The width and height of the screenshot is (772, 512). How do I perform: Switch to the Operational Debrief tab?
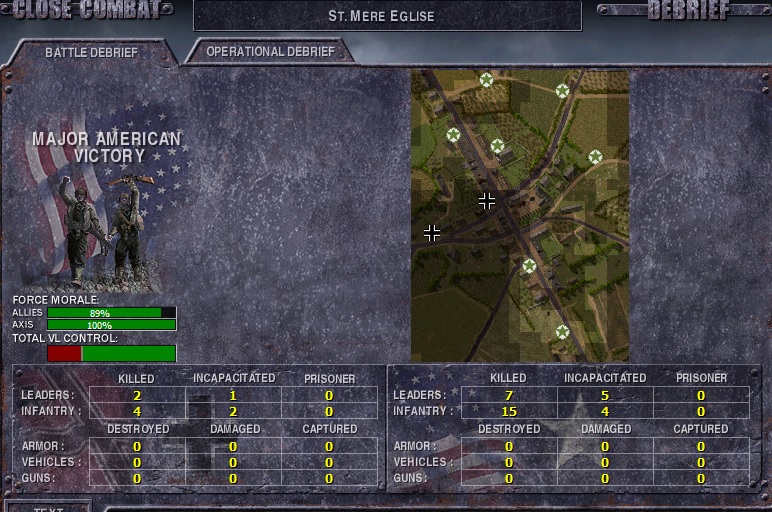(x=268, y=51)
